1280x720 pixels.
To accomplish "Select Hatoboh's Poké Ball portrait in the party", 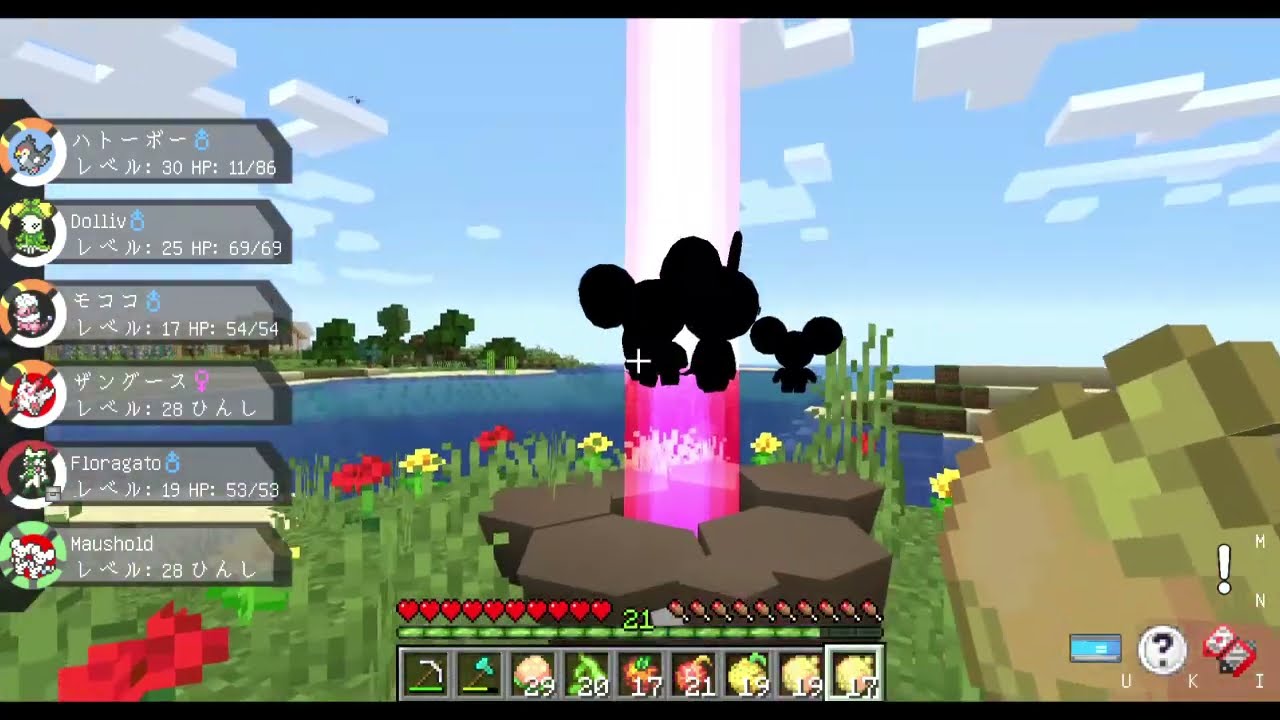I will click(x=33, y=151).
